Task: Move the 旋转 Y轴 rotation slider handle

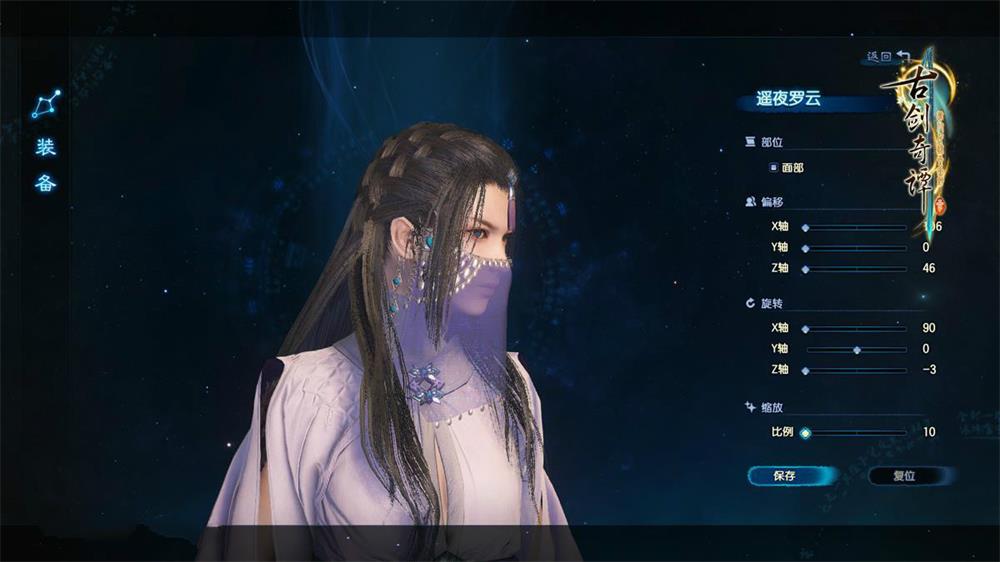Action: click(x=857, y=349)
